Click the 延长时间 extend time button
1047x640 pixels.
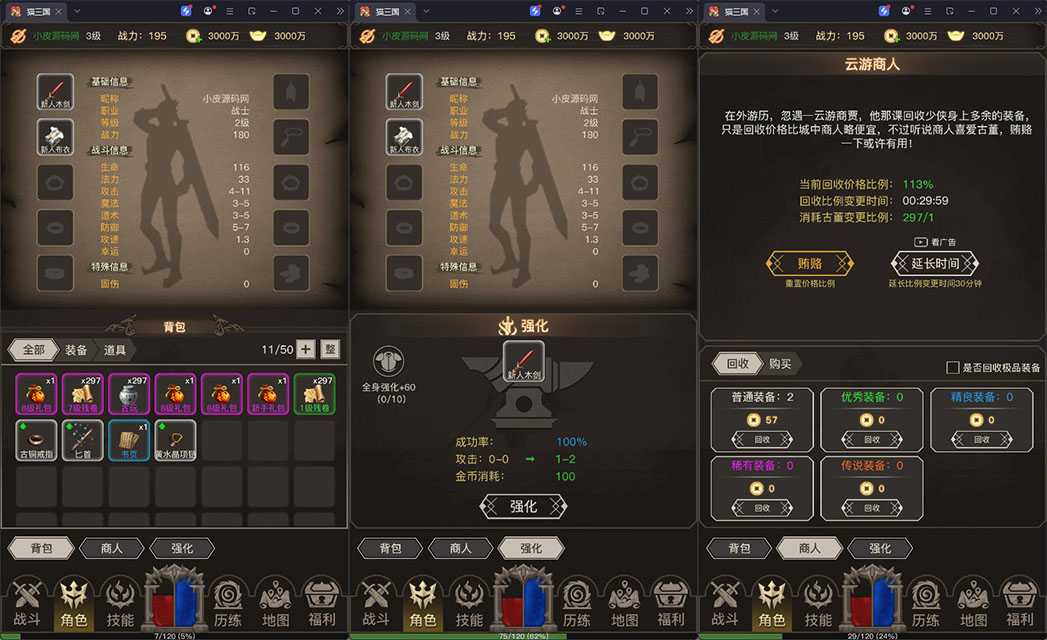934,264
